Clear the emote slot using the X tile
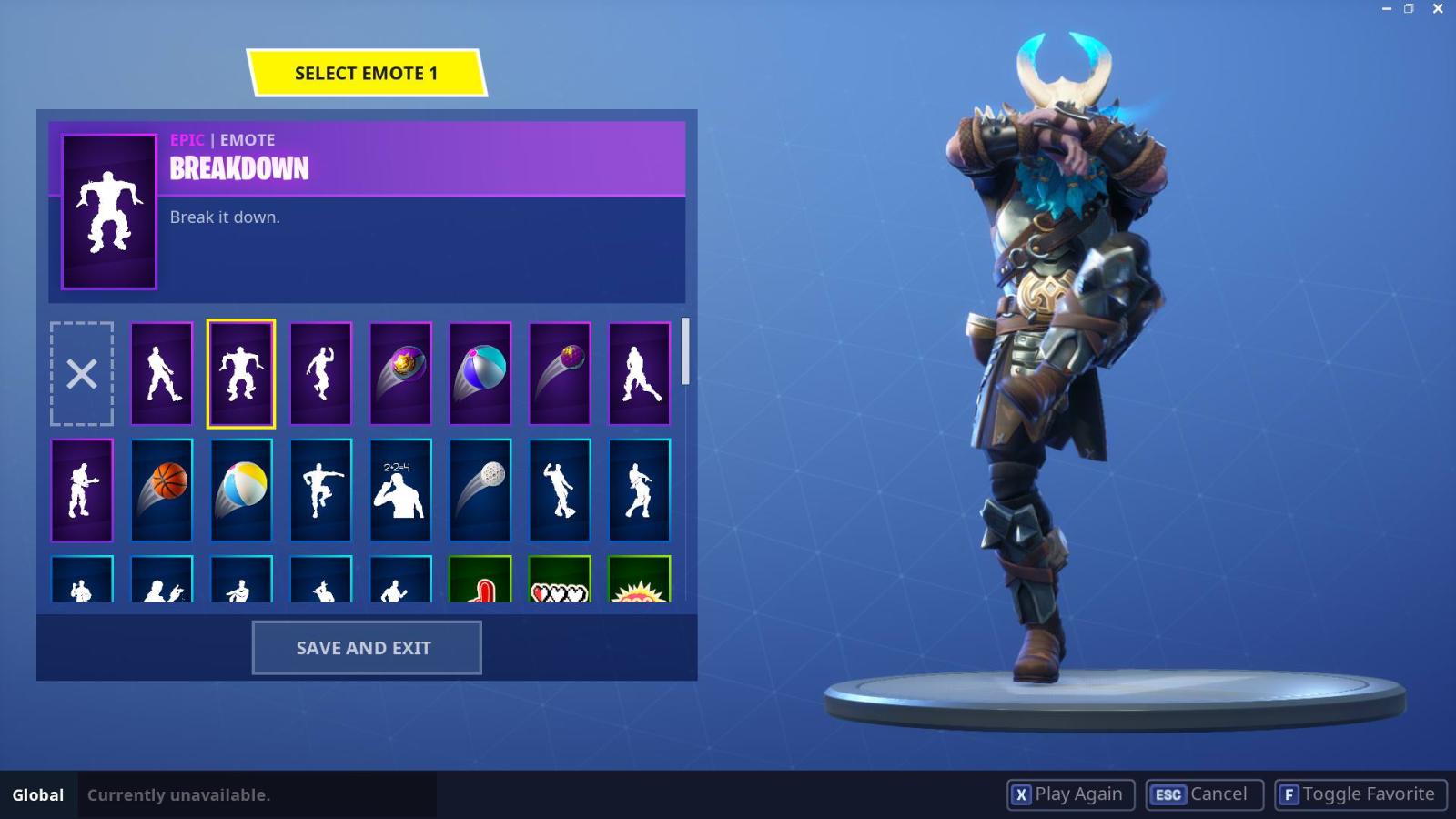The image size is (1456, 819). click(x=81, y=373)
